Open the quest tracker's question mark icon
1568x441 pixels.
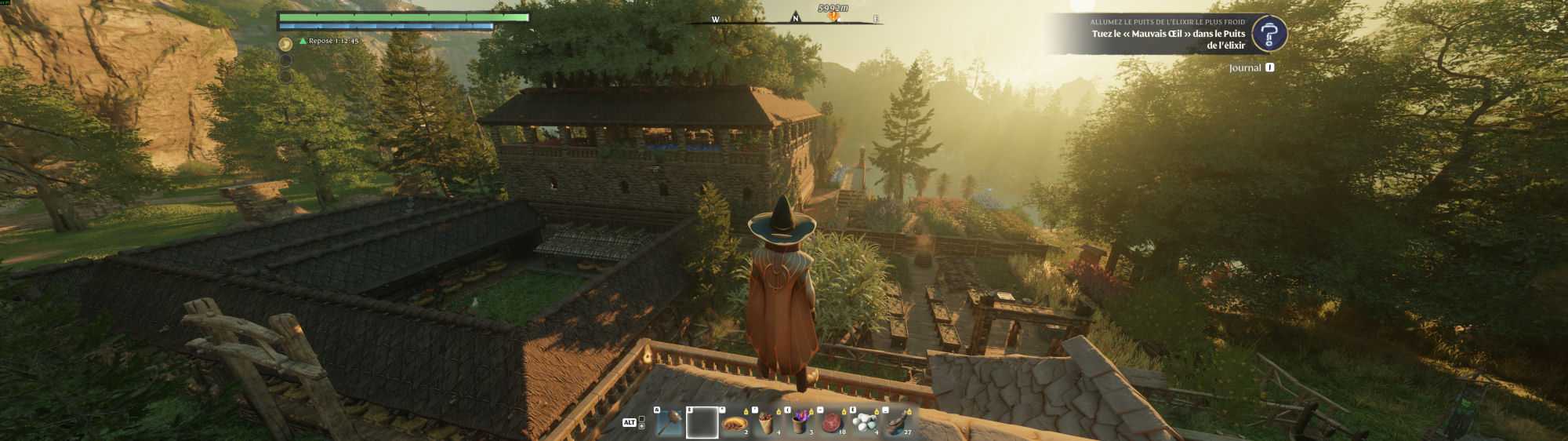[1269, 35]
